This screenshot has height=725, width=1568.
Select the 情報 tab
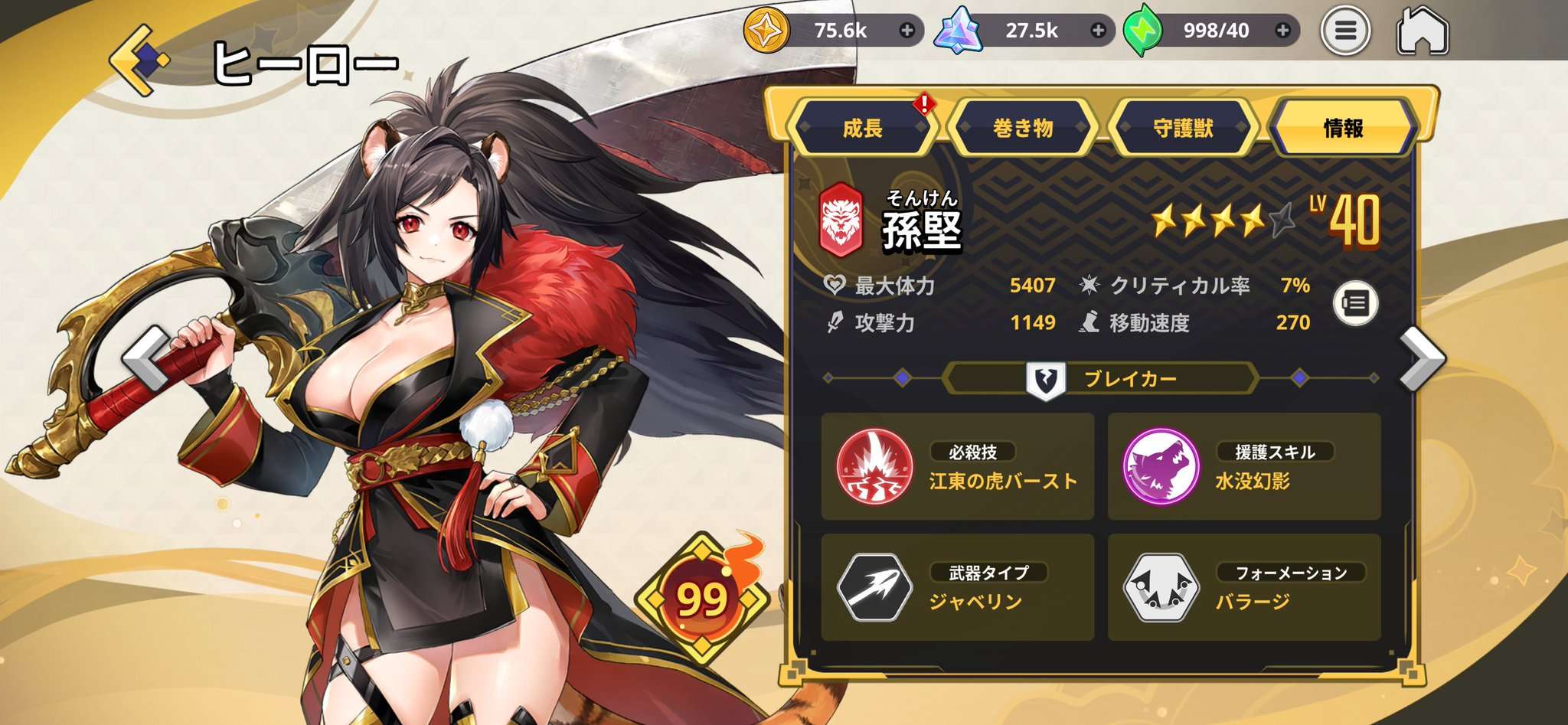tap(1344, 128)
